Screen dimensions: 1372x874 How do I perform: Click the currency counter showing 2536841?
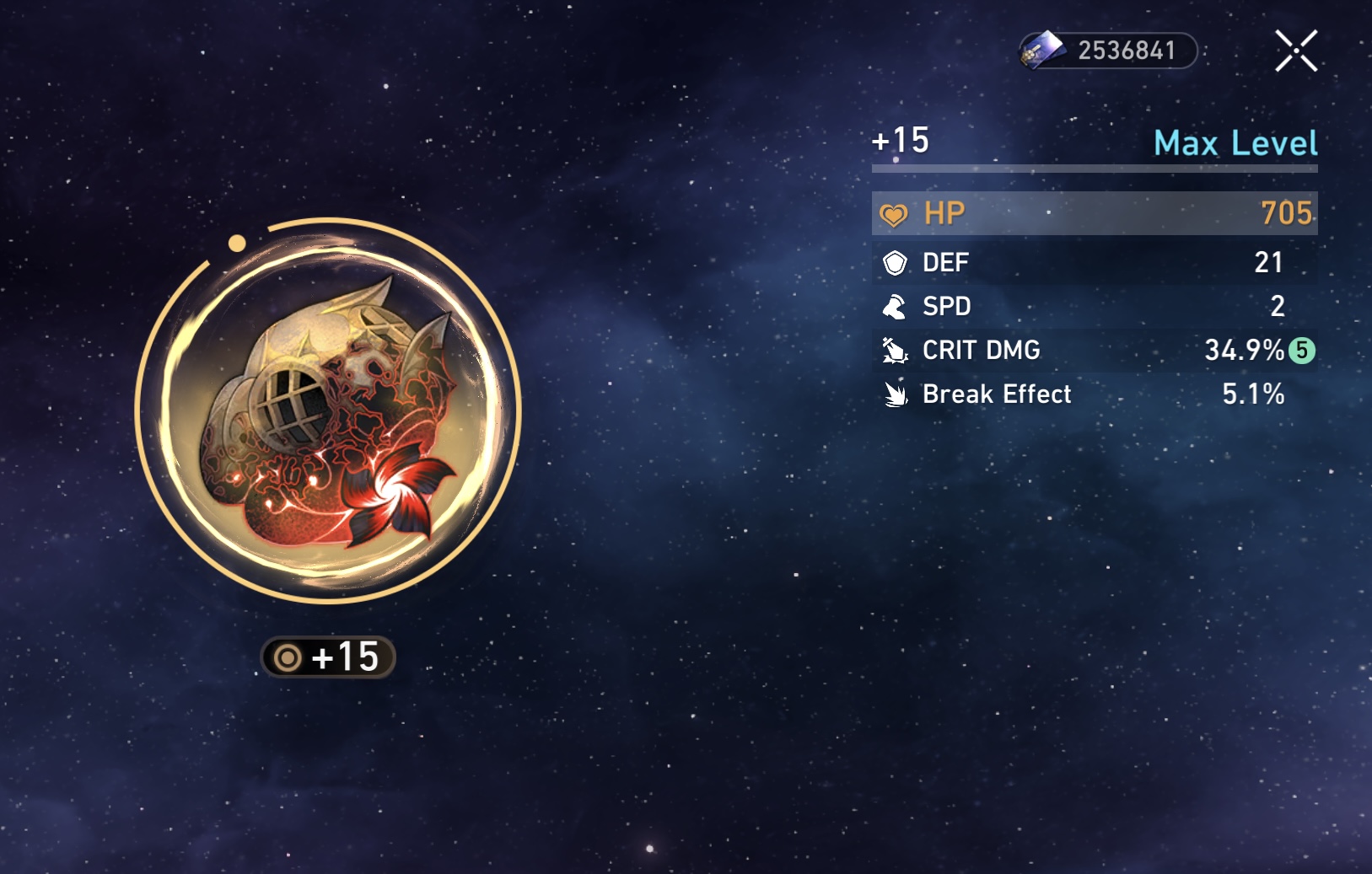pos(1124,51)
